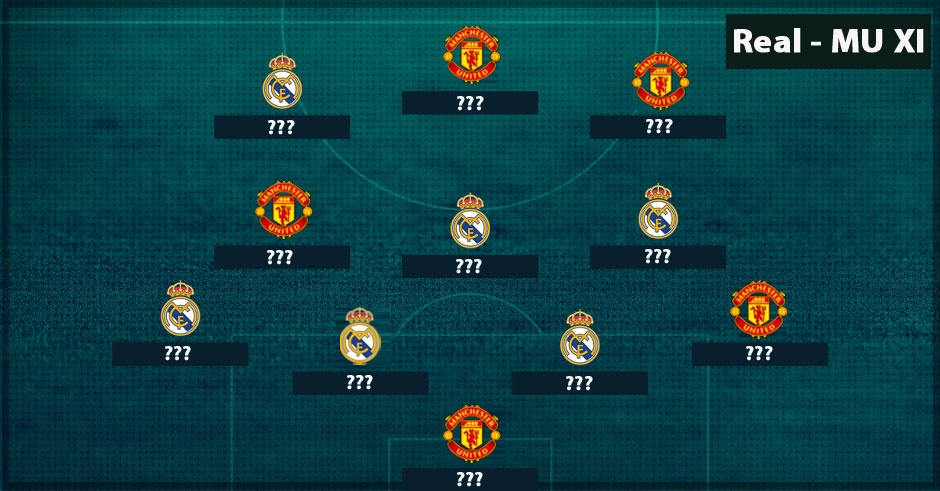Choose the Manchester United left-midfielder ??? slot

point(281,257)
